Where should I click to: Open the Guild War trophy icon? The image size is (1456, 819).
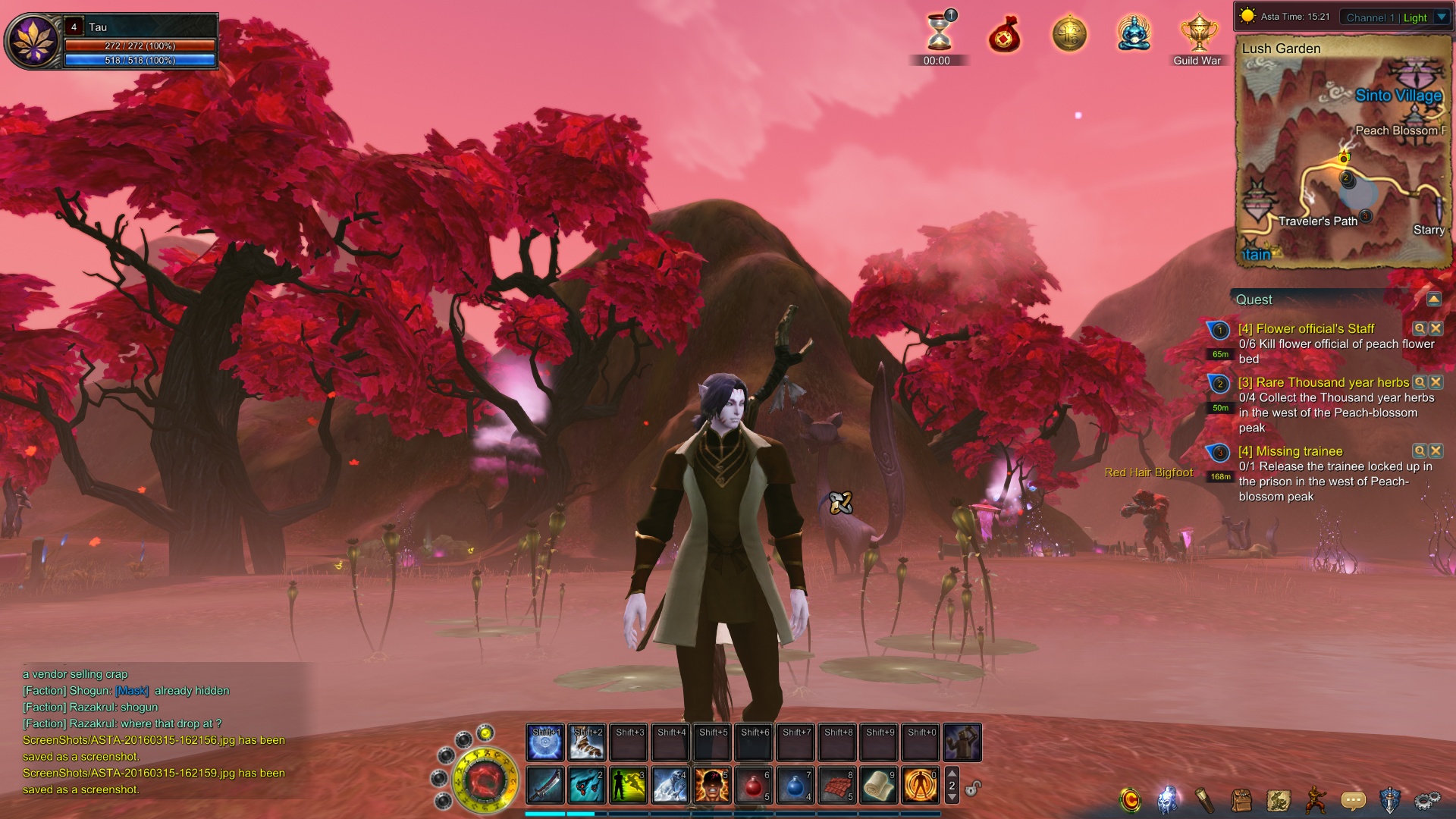[x=1198, y=34]
